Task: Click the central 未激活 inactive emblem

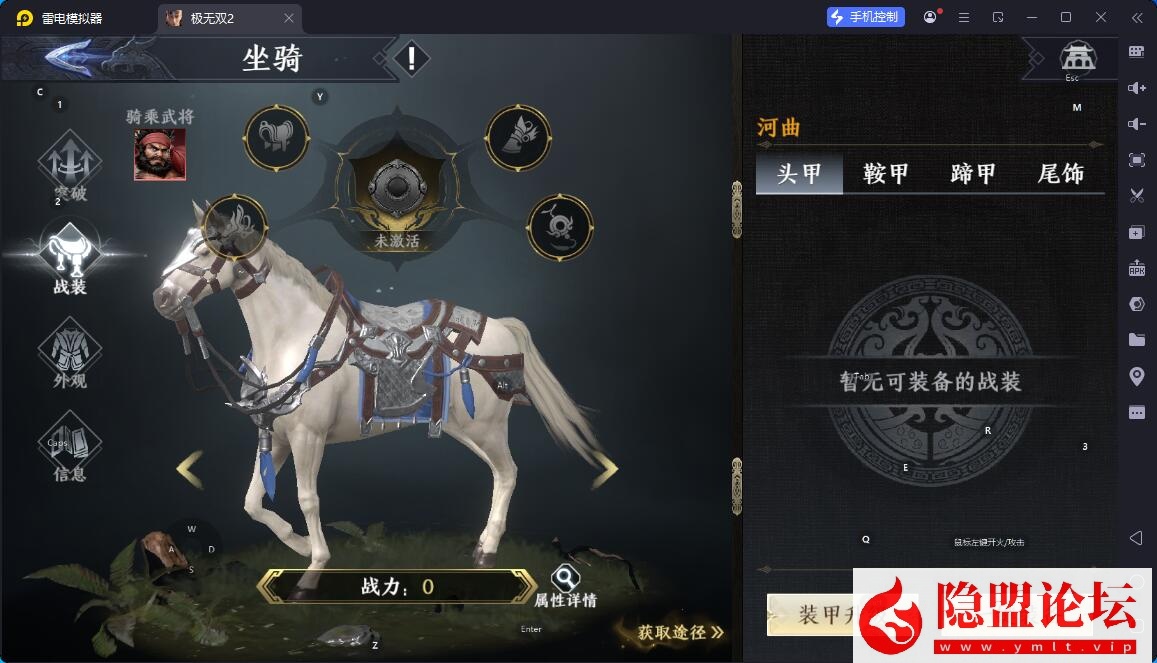Action: click(x=397, y=190)
